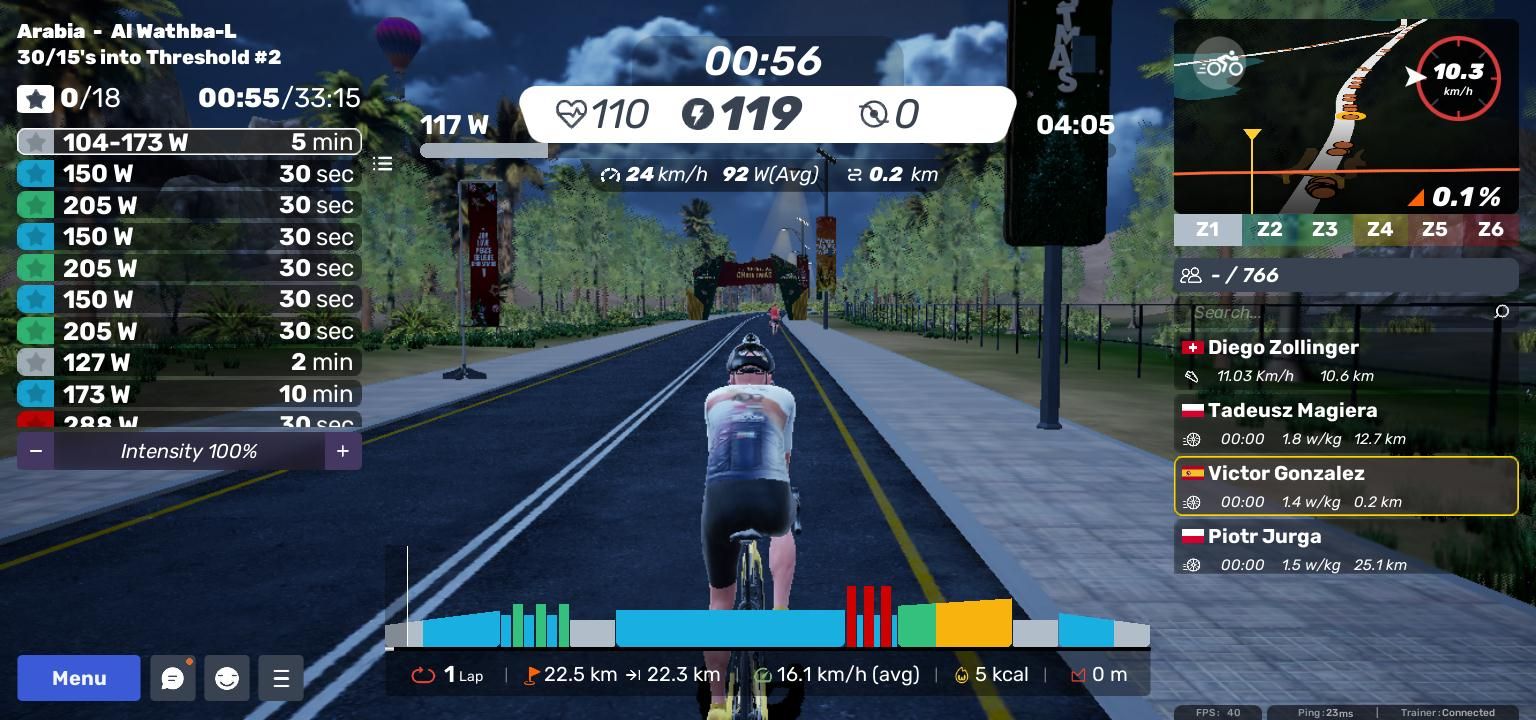Open the Menu button
This screenshot has width=1536, height=720.
point(79,678)
